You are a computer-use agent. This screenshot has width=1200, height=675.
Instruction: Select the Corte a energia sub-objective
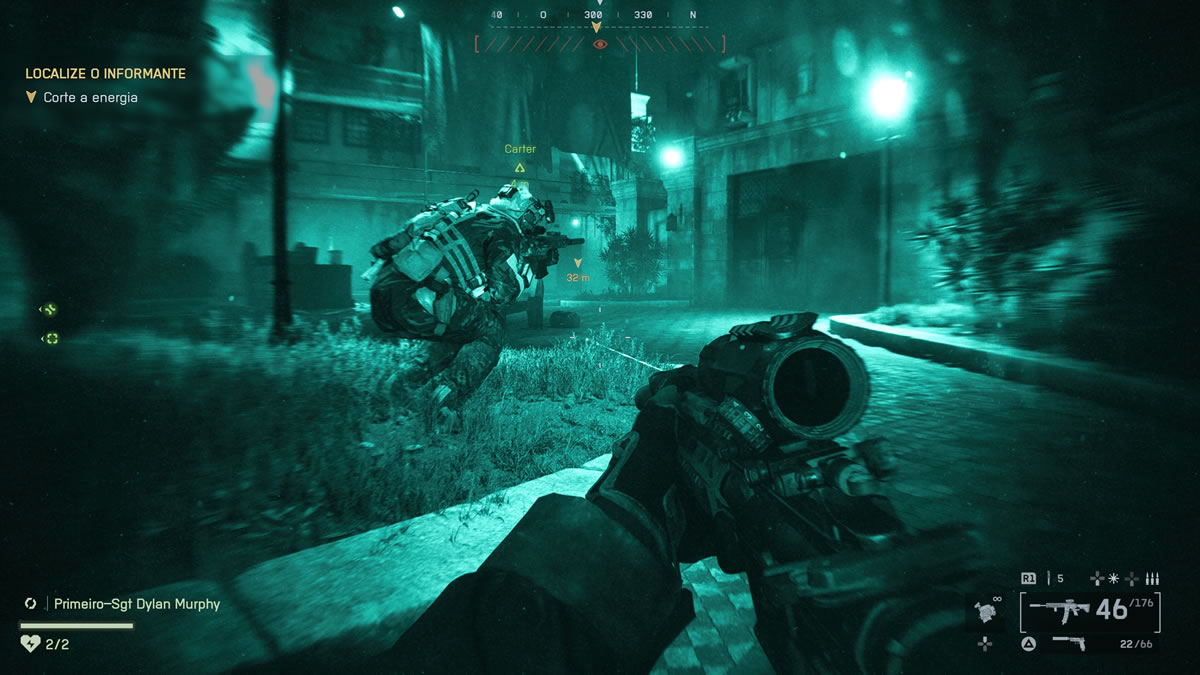pos(90,98)
